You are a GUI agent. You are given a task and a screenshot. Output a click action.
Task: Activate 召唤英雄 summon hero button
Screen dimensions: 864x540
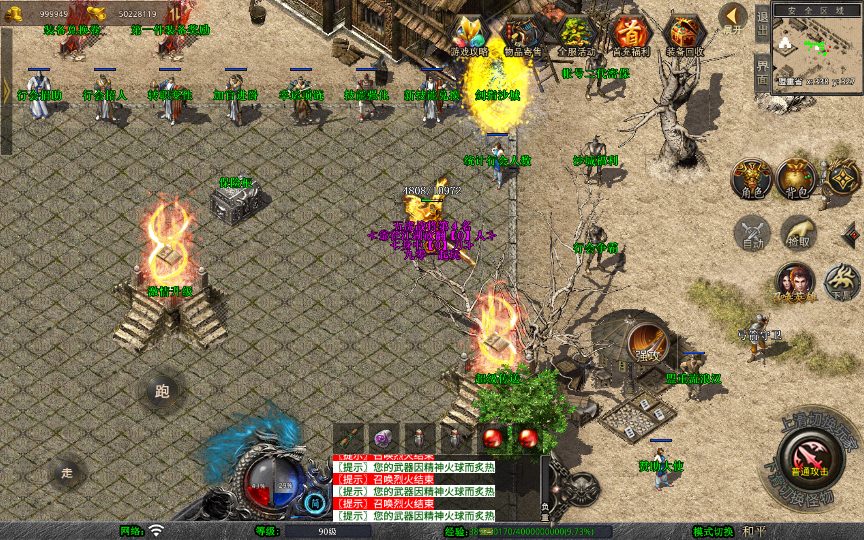(796, 283)
